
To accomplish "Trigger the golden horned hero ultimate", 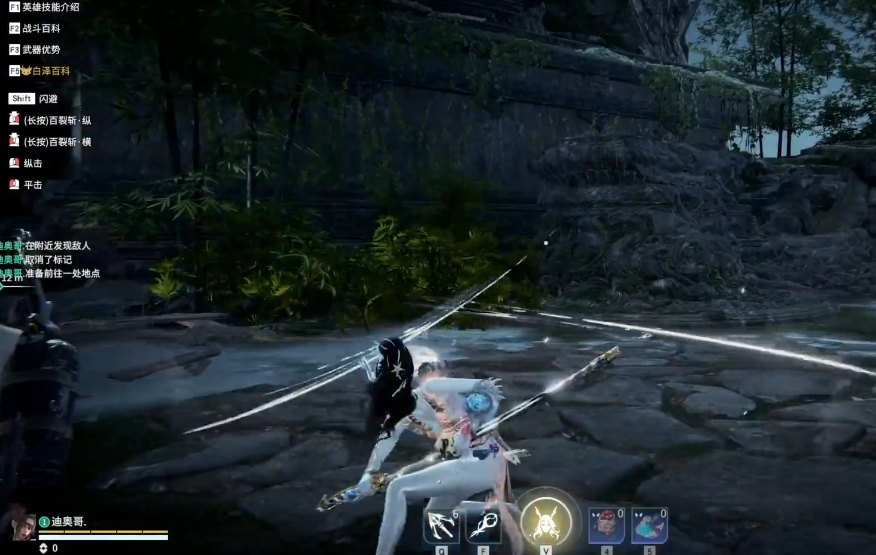I will point(546,520).
